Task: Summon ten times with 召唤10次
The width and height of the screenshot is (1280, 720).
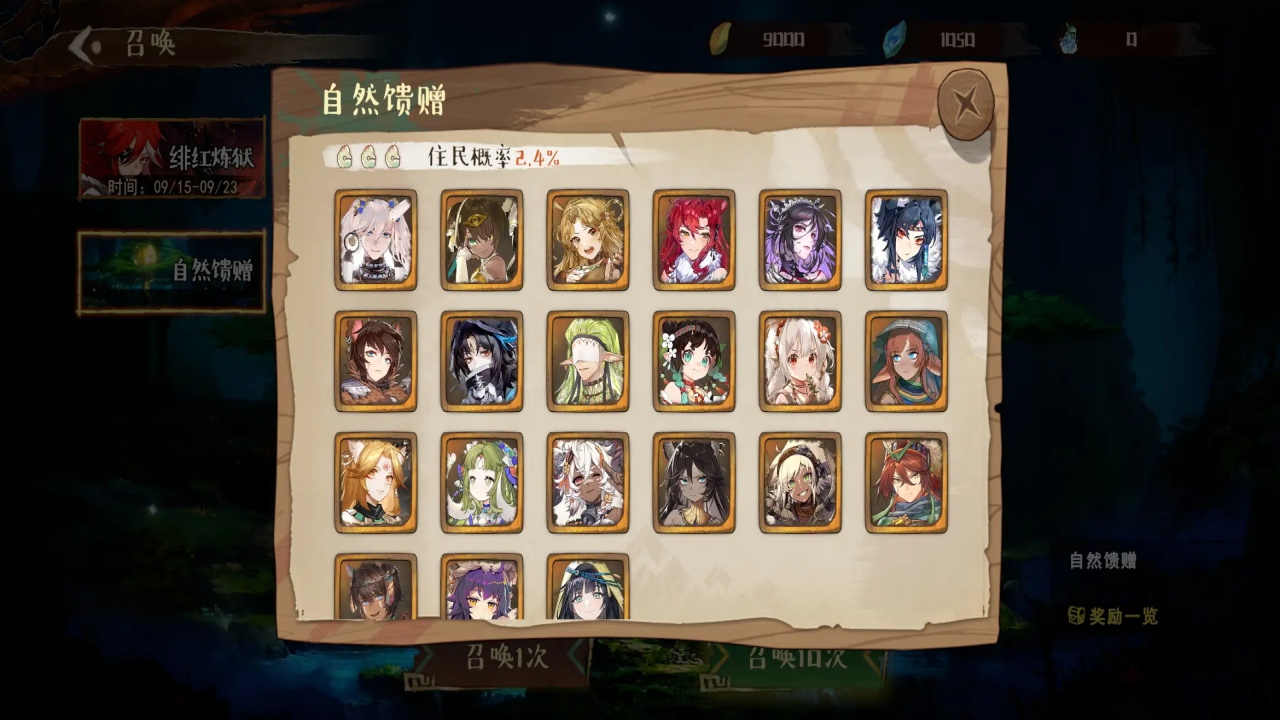Action: pyautogui.click(x=796, y=658)
